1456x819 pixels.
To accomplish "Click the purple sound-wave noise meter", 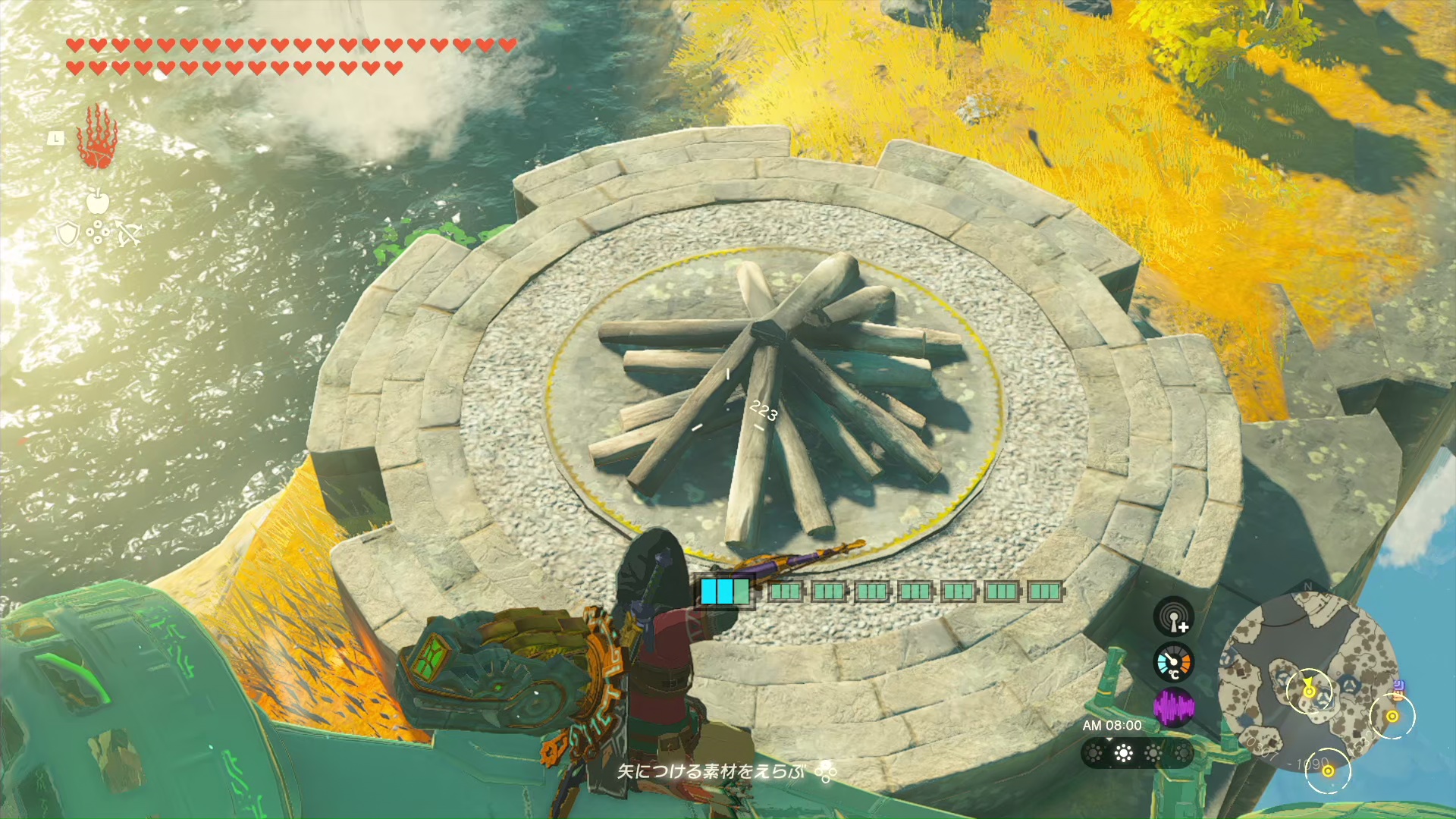I will pyautogui.click(x=1173, y=708).
